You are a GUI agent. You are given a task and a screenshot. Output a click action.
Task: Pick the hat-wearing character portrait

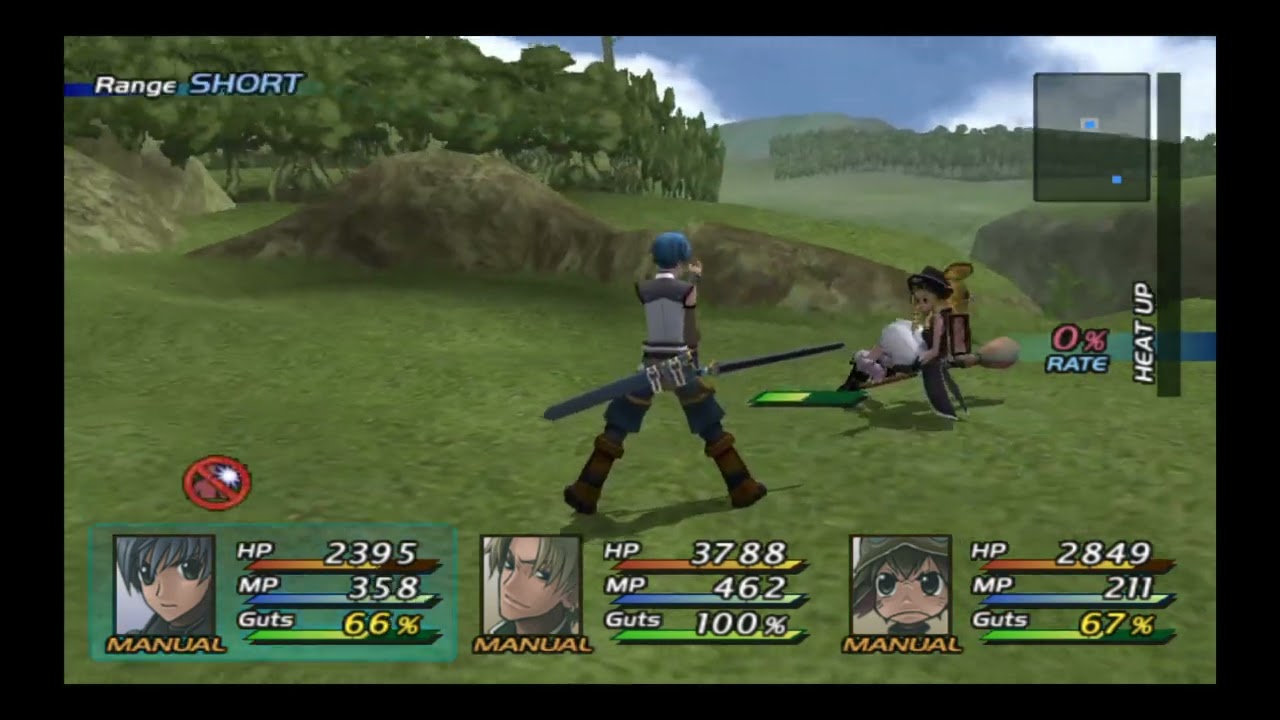click(x=900, y=585)
